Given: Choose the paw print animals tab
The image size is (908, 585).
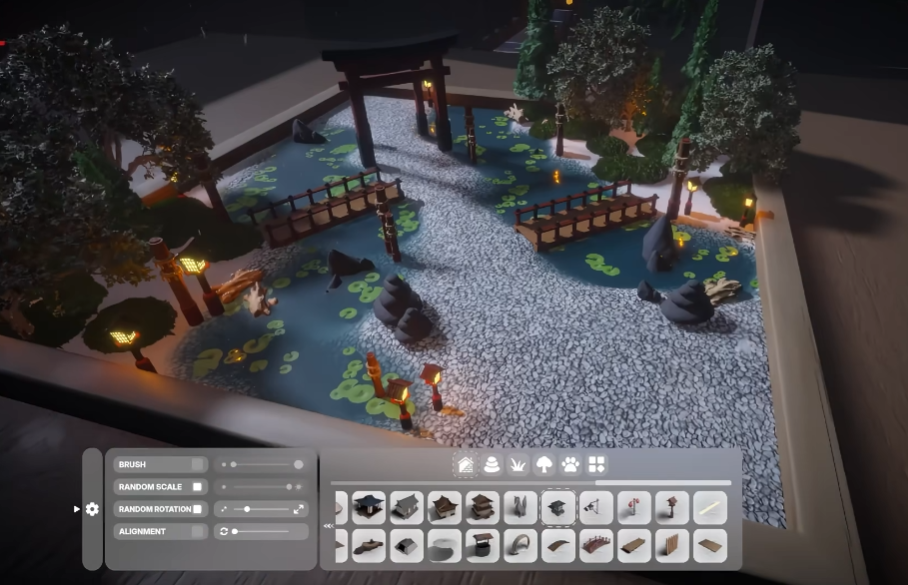Looking at the screenshot, I should pos(570,464).
